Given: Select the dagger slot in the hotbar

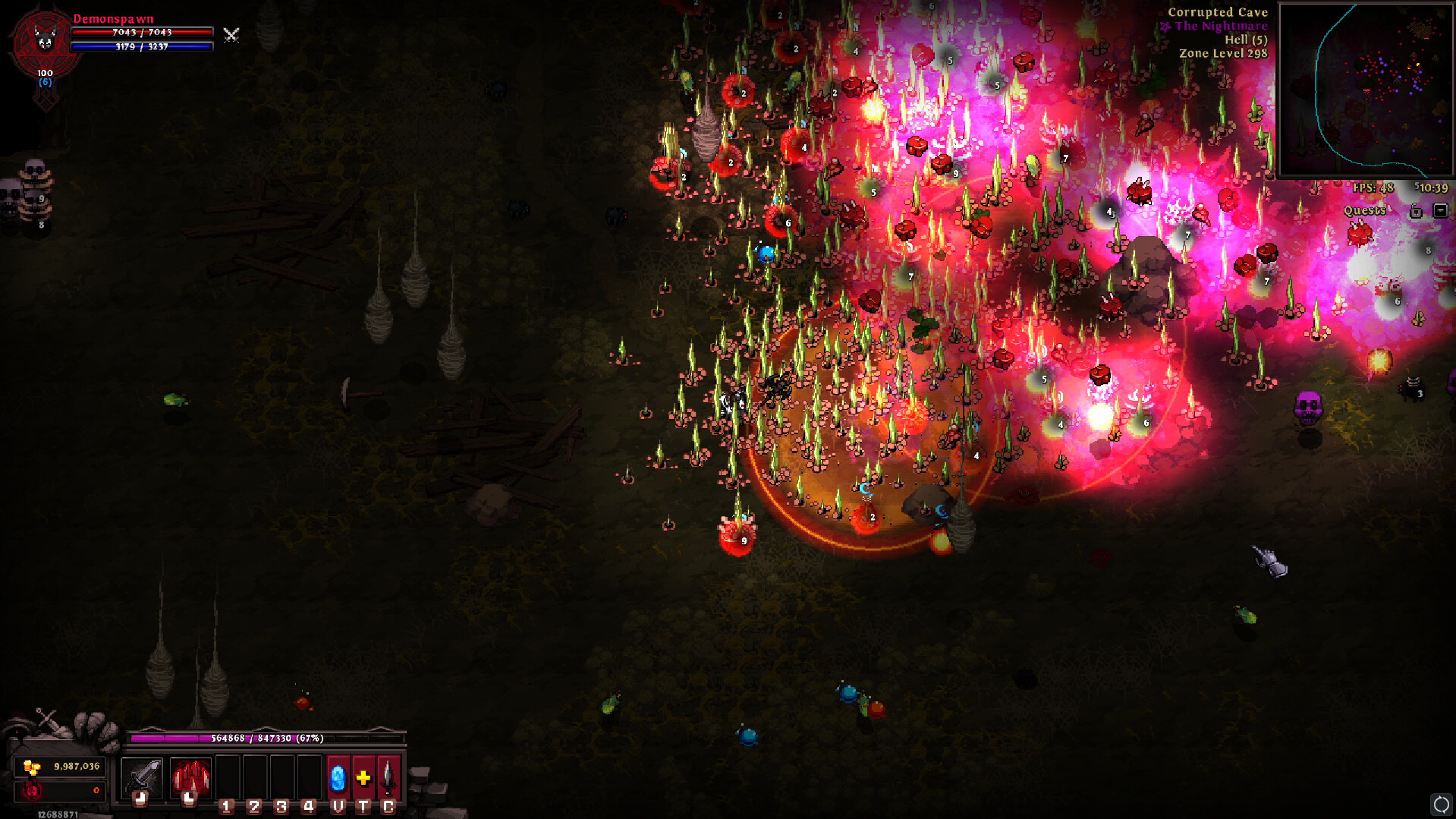Looking at the screenshot, I should click(388, 778).
